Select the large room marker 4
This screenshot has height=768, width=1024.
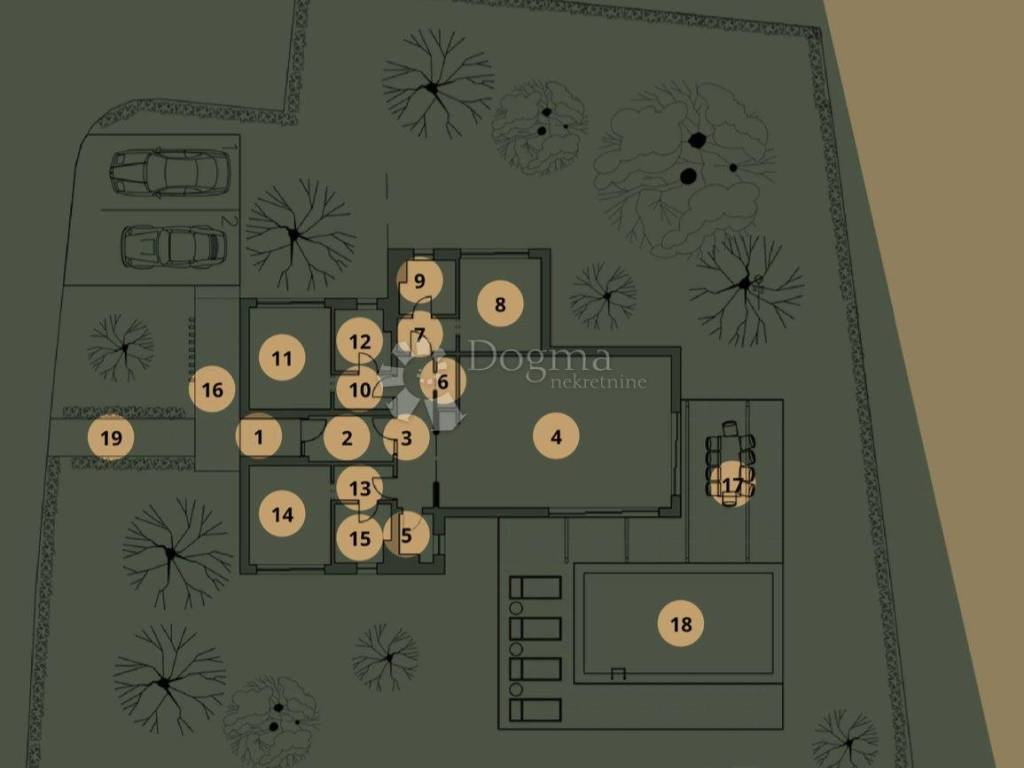click(556, 436)
